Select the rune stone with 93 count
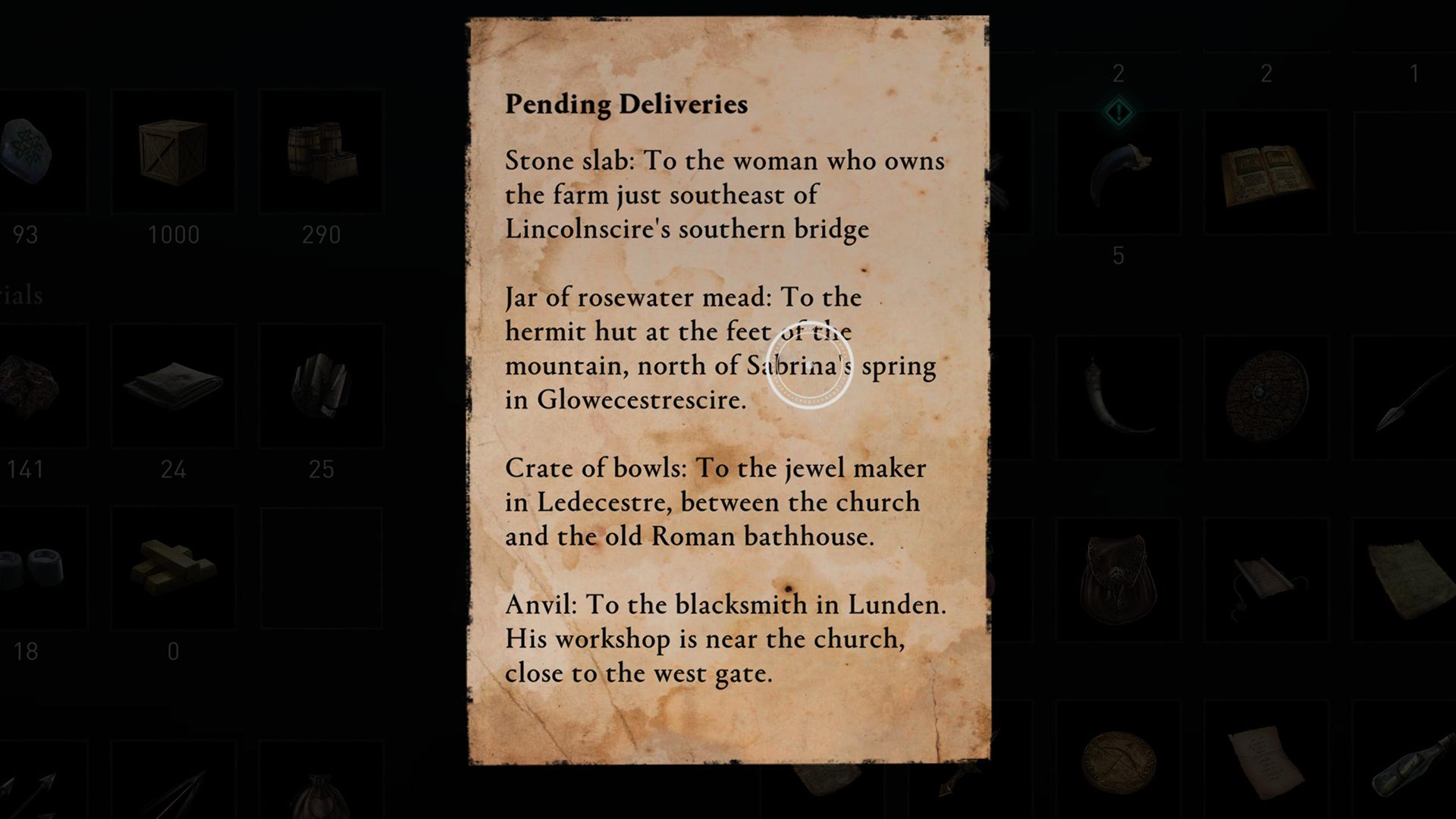1456x819 pixels. tap(27, 152)
